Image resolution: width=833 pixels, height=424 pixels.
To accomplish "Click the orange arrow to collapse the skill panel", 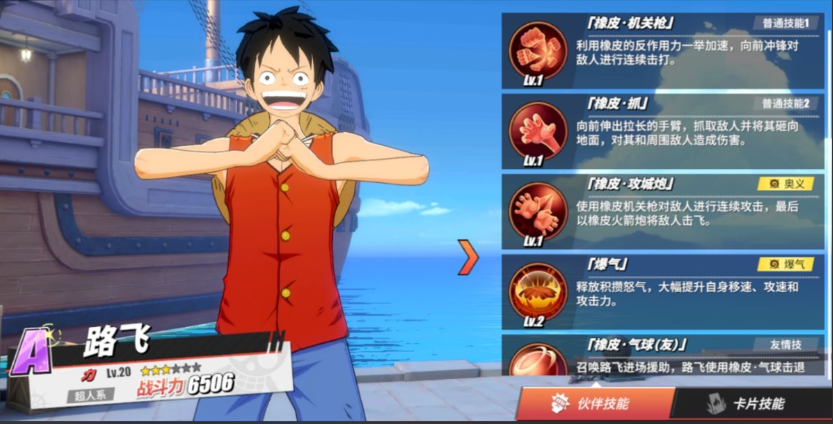I will point(468,257).
